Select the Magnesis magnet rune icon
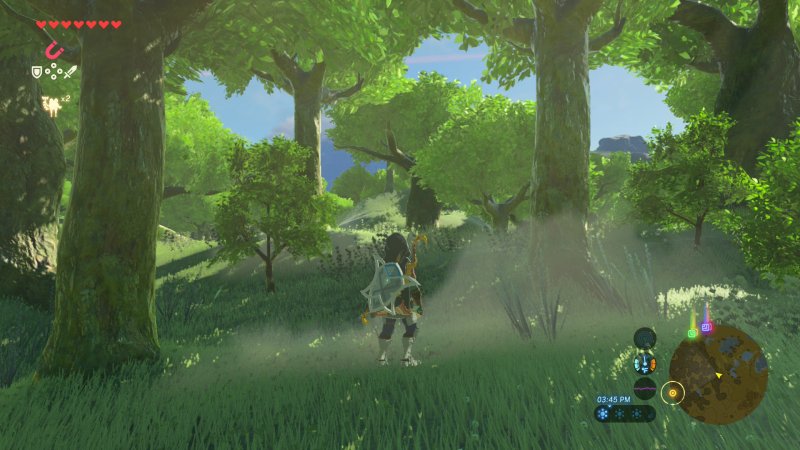This screenshot has height=450, width=800. coord(50,49)
